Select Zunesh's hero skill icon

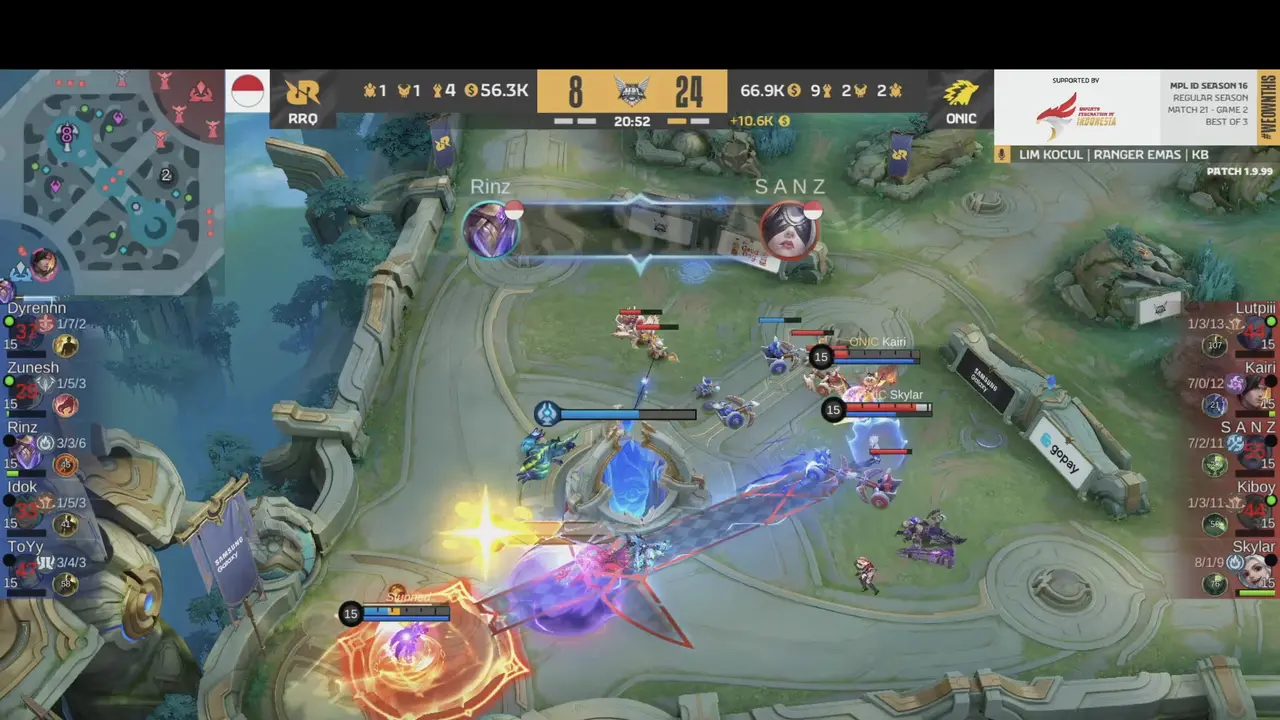[x=66, y=405]
